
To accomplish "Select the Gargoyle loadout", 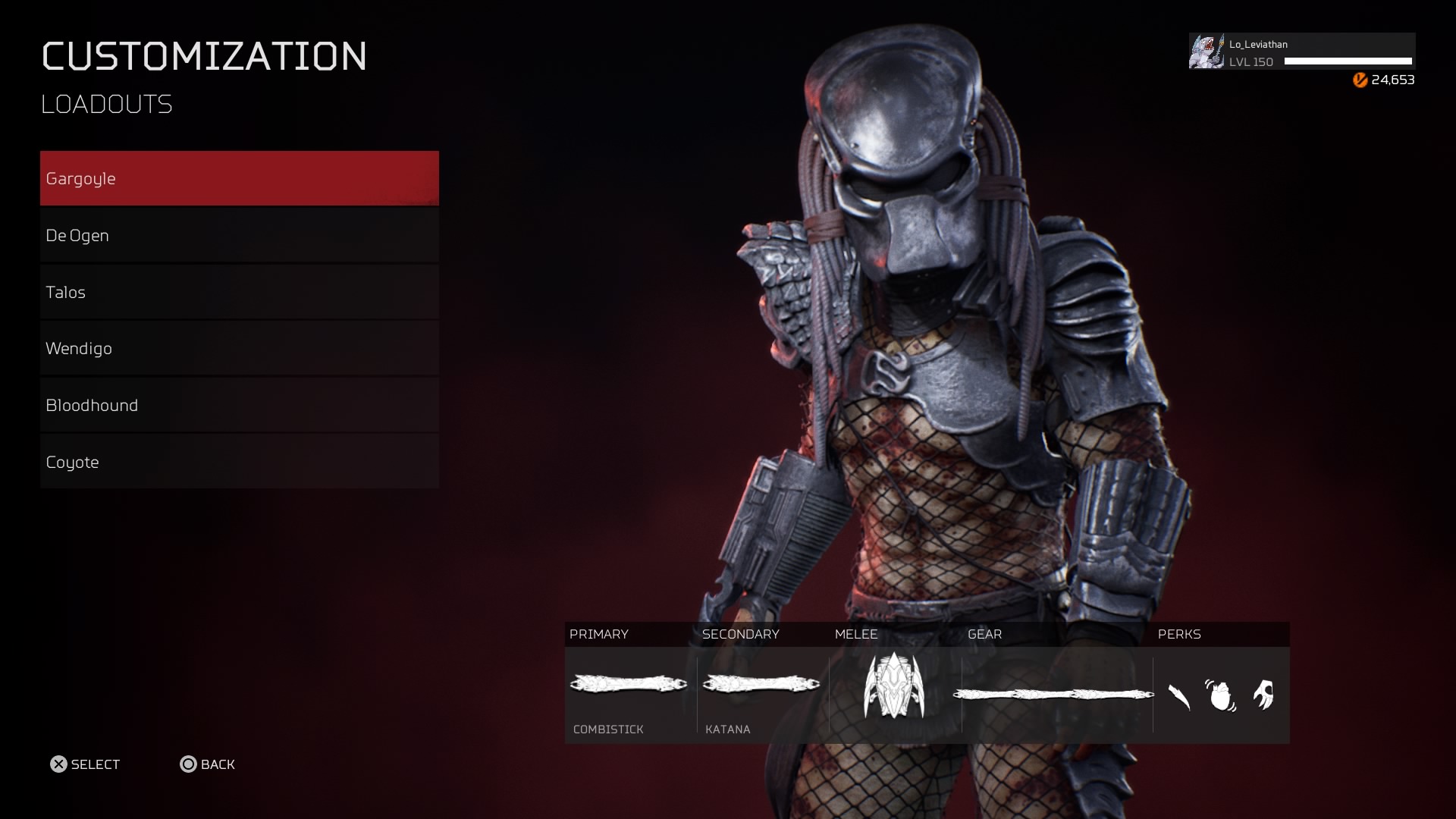I will click(239, 178).
